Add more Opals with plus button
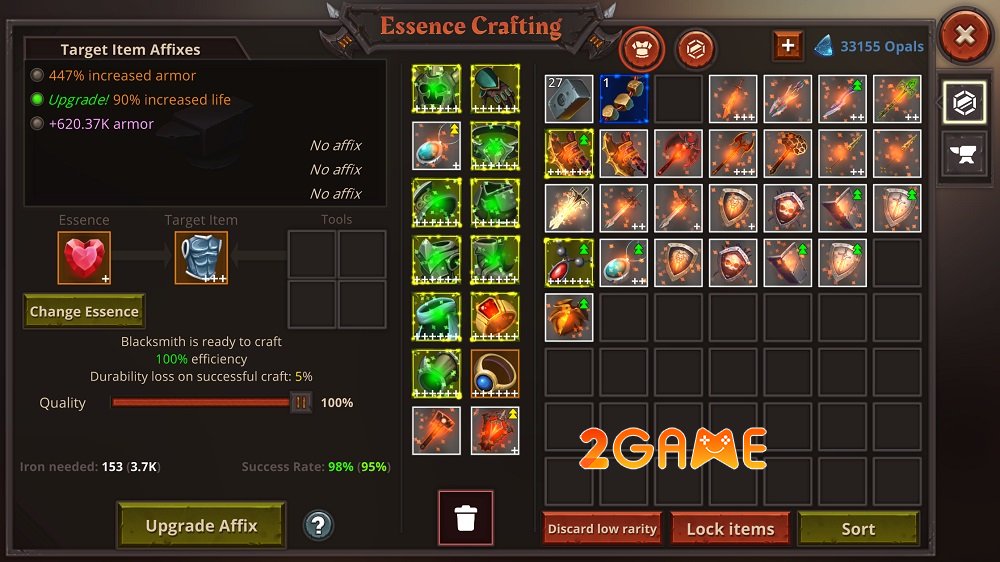 [x=787, y=46]
